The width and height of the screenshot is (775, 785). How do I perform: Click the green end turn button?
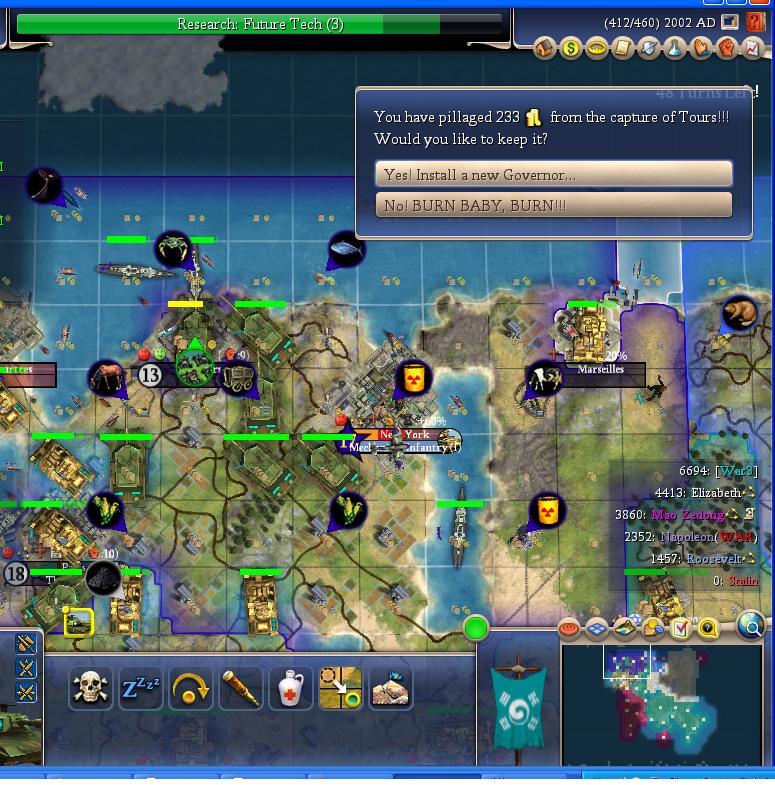[x=476, y=628]
